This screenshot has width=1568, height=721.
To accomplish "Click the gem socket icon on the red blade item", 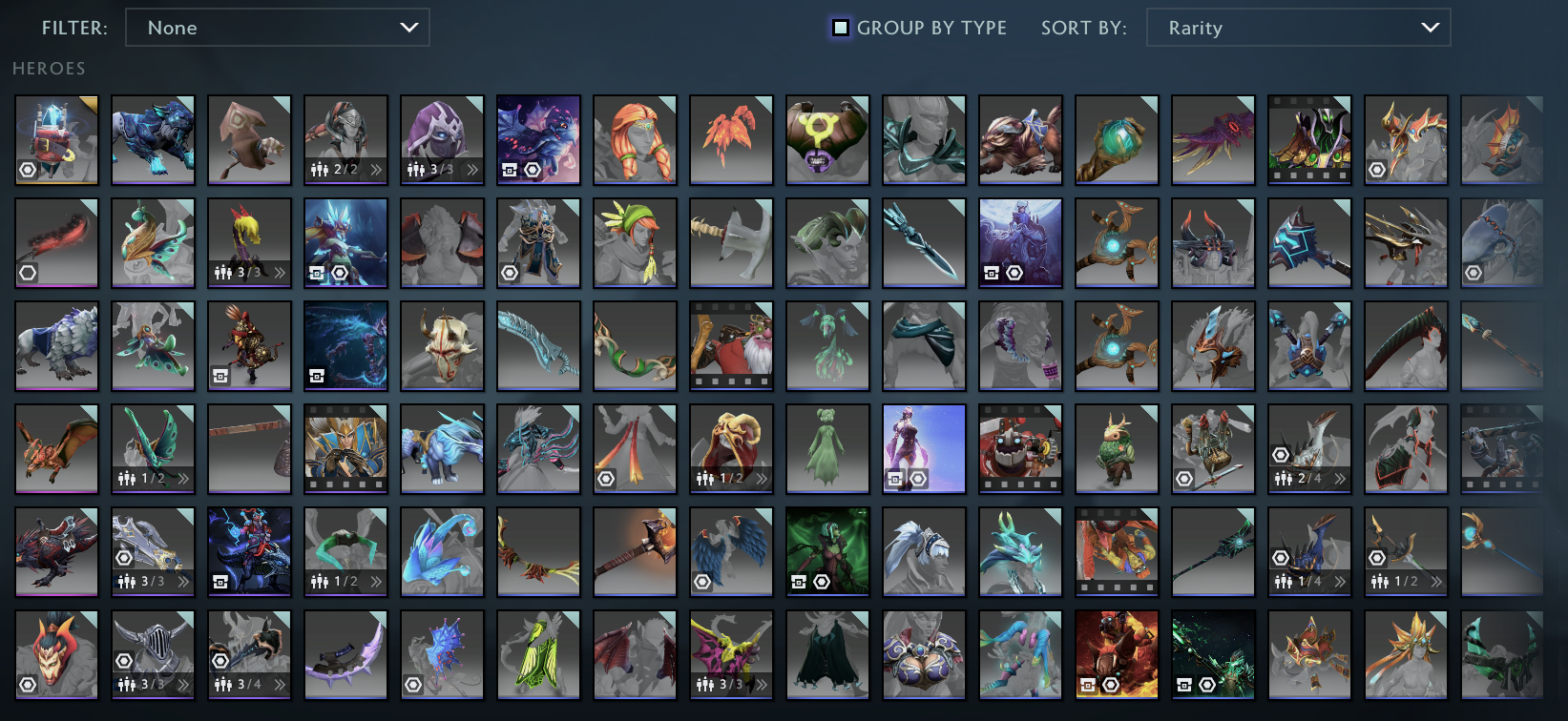I will click(x=27, y=274).
